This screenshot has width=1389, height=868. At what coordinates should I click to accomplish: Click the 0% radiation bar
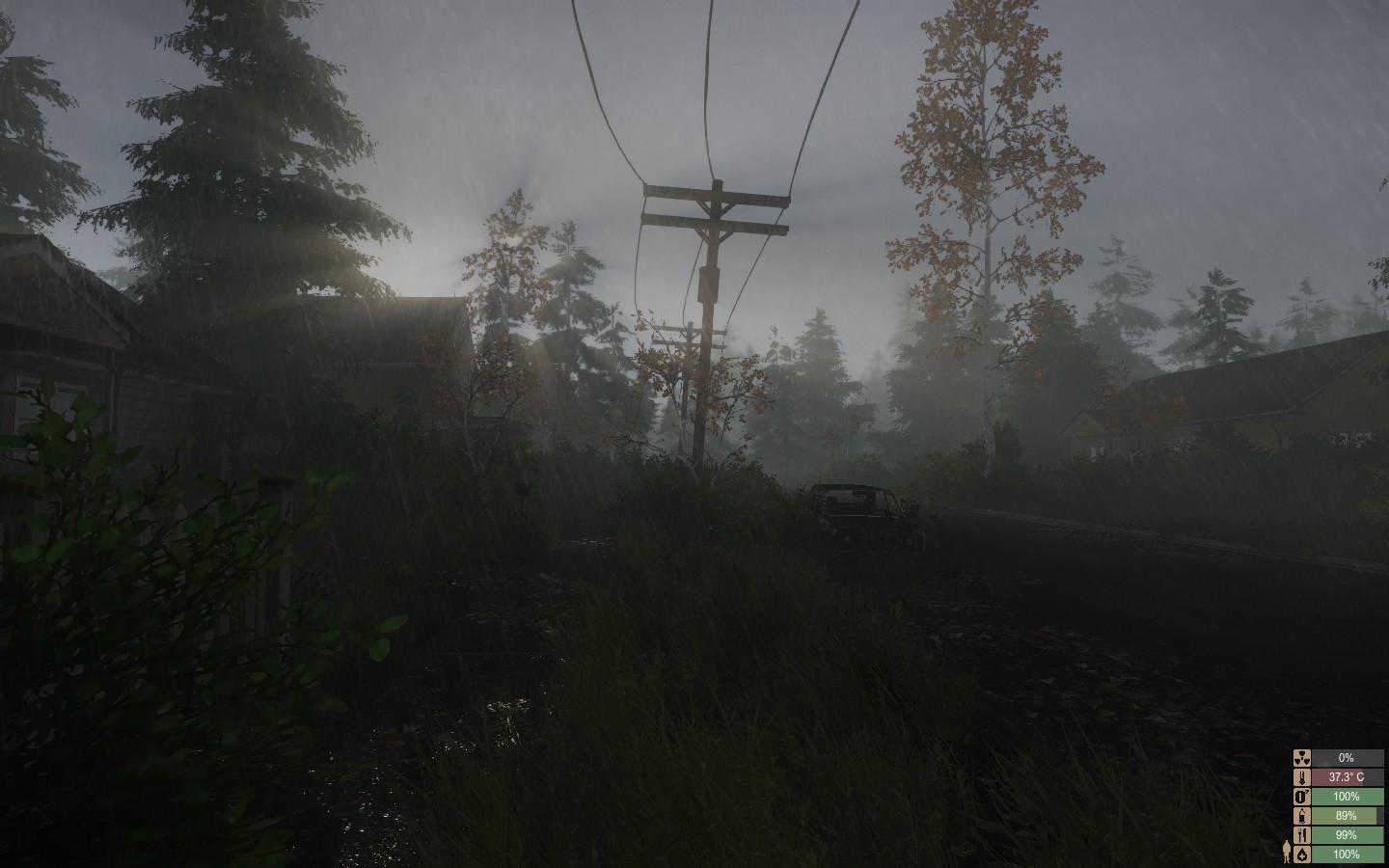pyautogui.click(x=1347, y=757)
